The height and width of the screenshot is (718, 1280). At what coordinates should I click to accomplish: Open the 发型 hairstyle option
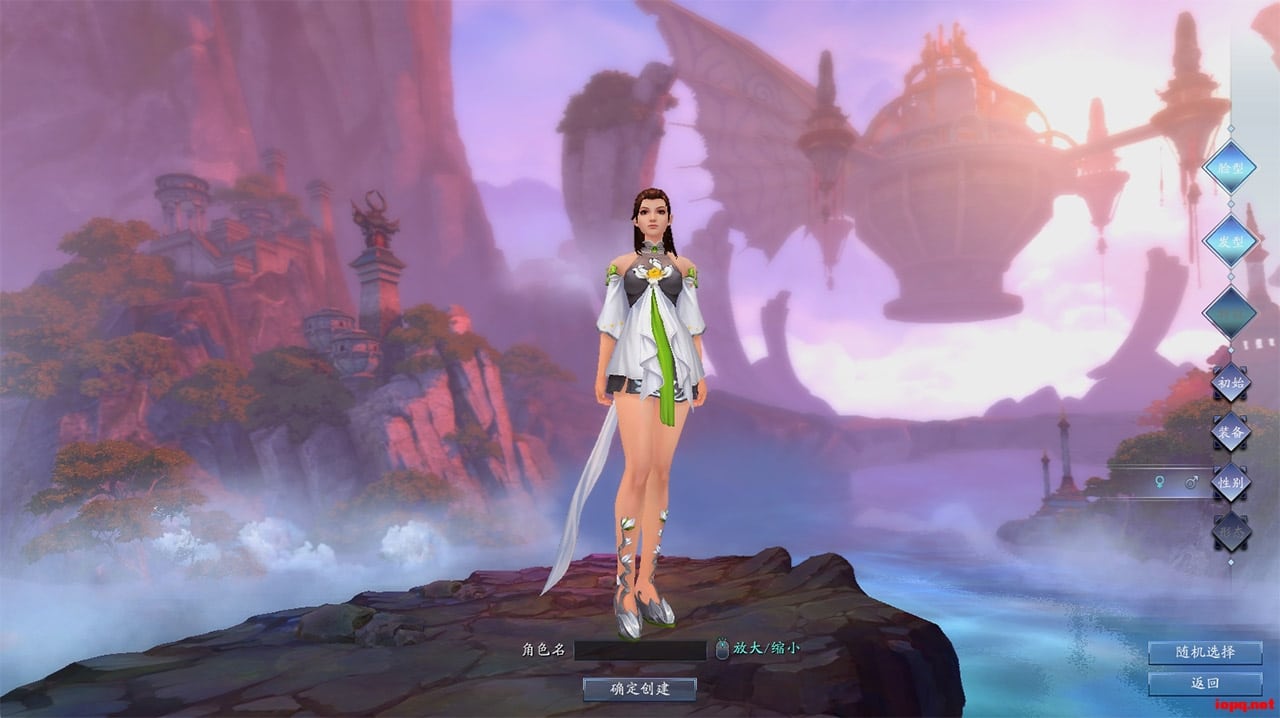coord(1229,240)
